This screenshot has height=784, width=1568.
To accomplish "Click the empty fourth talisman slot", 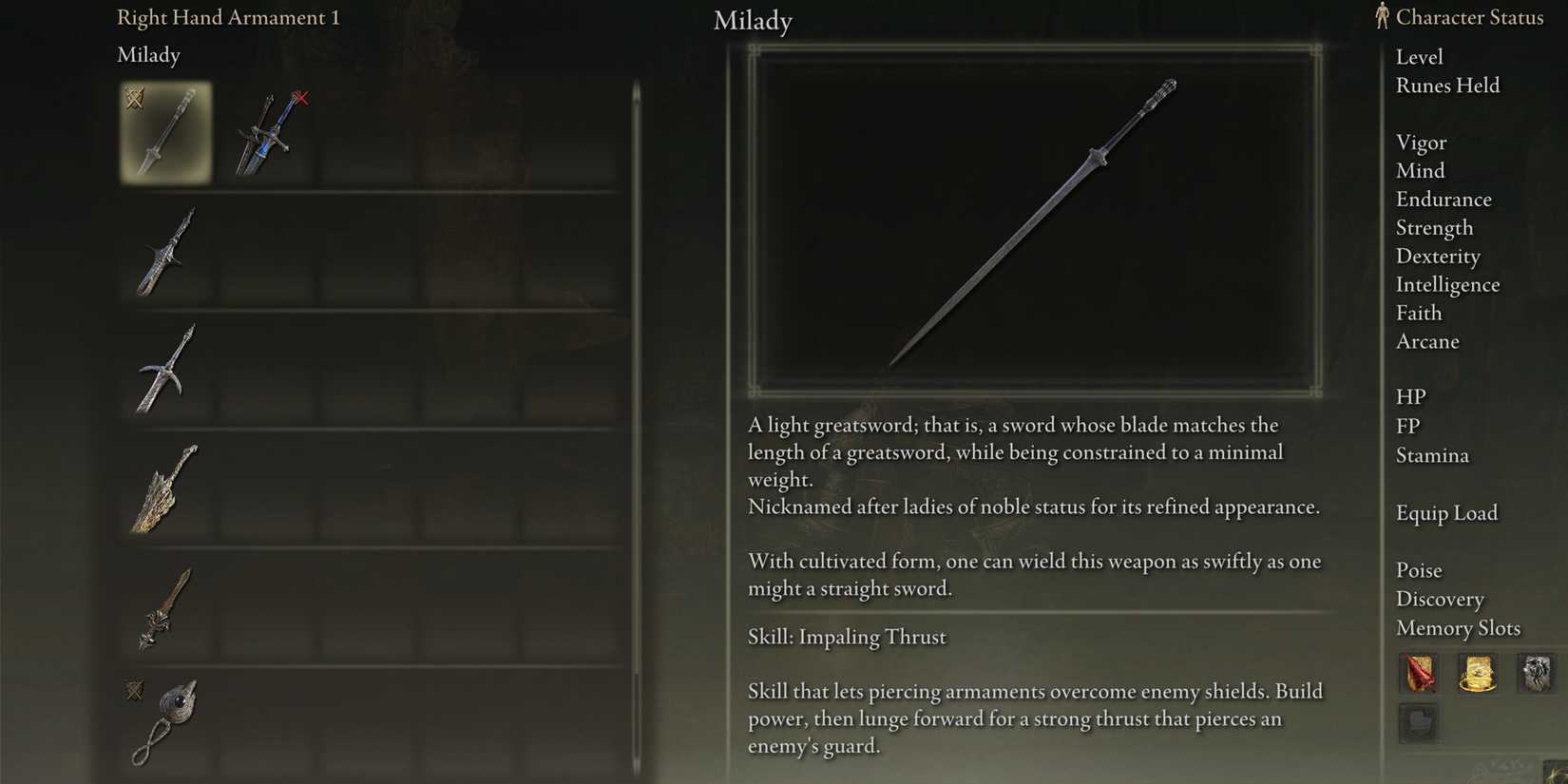I will pyautogui.click(x=1418, y=724).
